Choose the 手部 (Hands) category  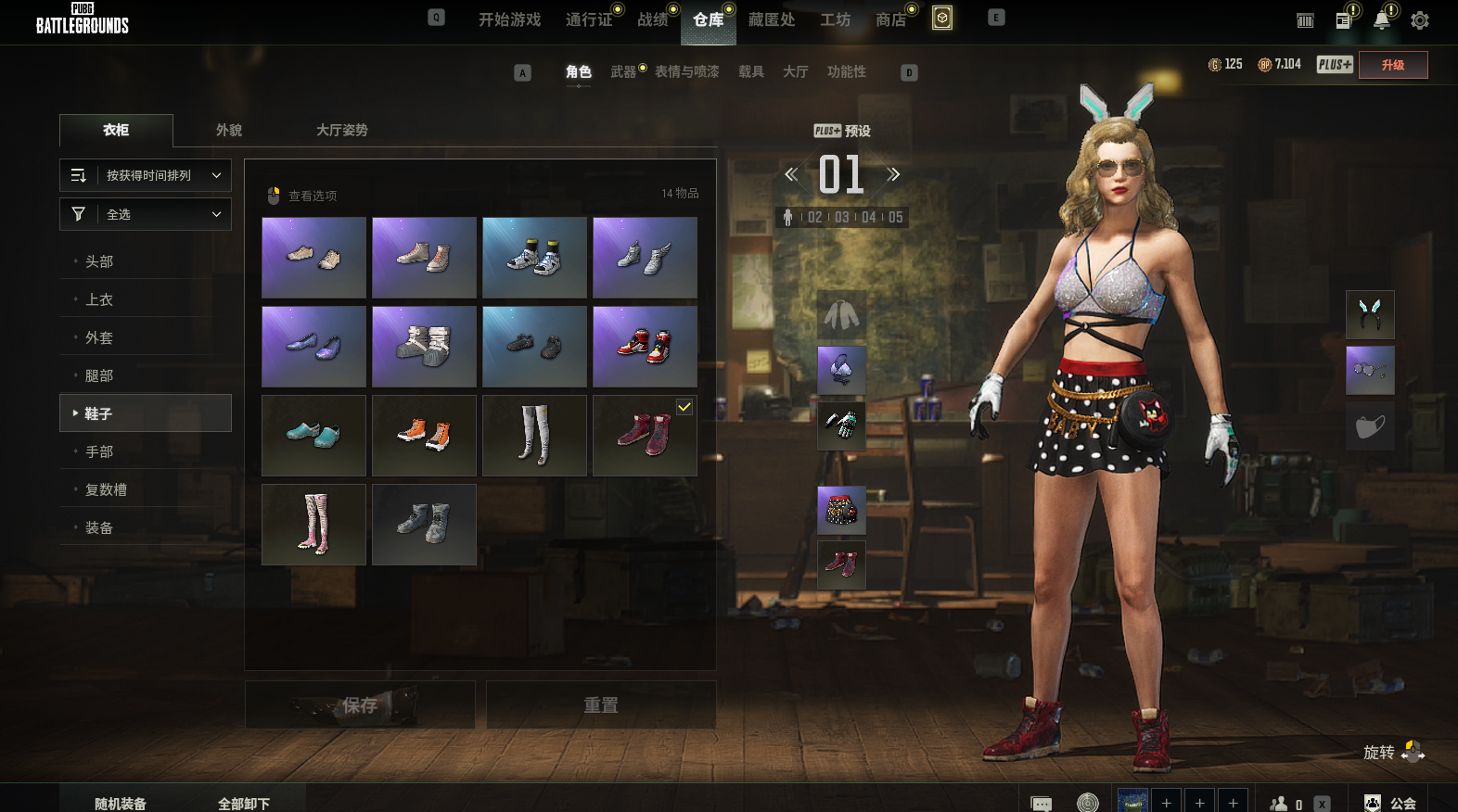point(99,452)
